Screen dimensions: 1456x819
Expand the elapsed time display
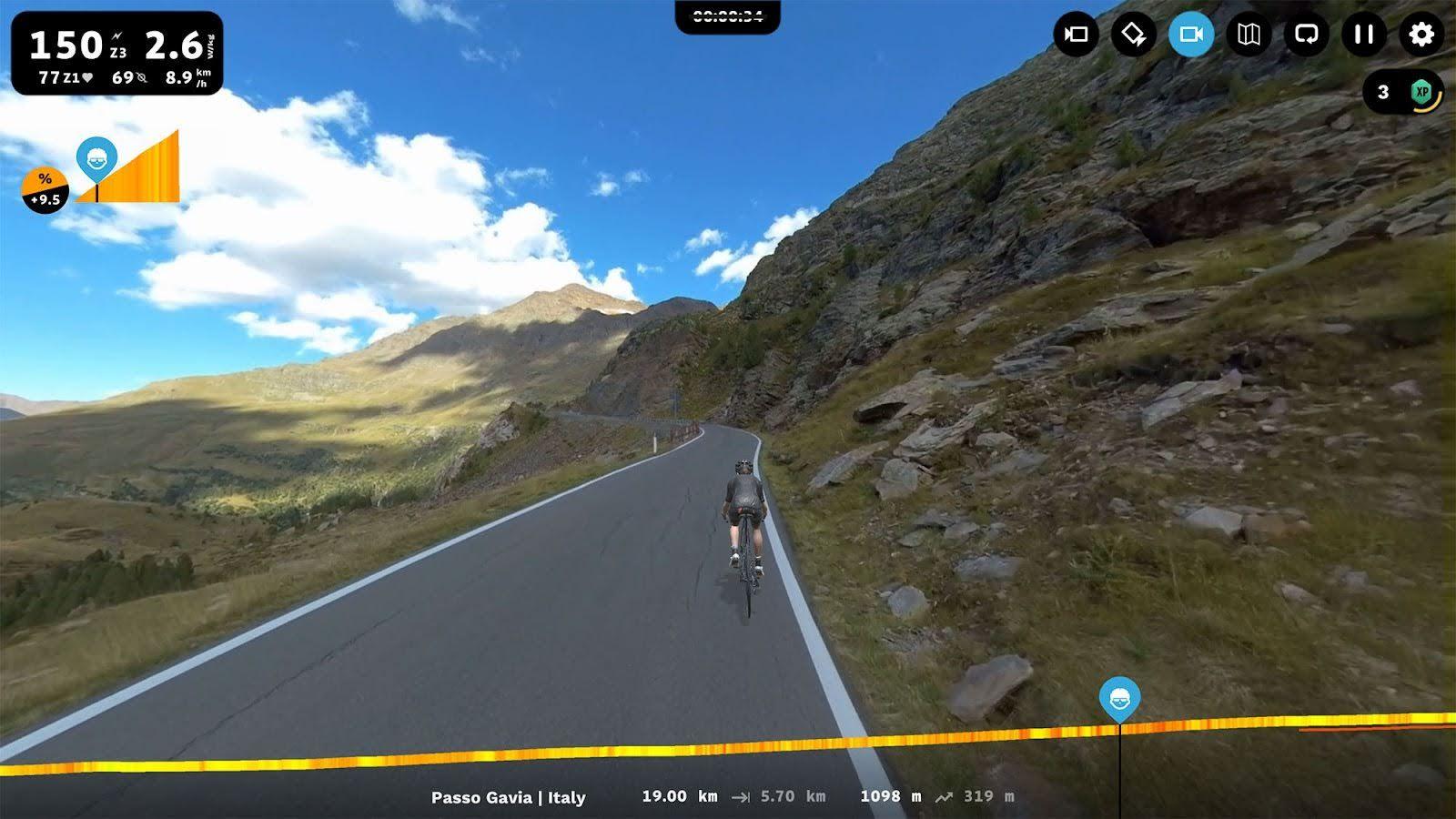coord(728,14)
